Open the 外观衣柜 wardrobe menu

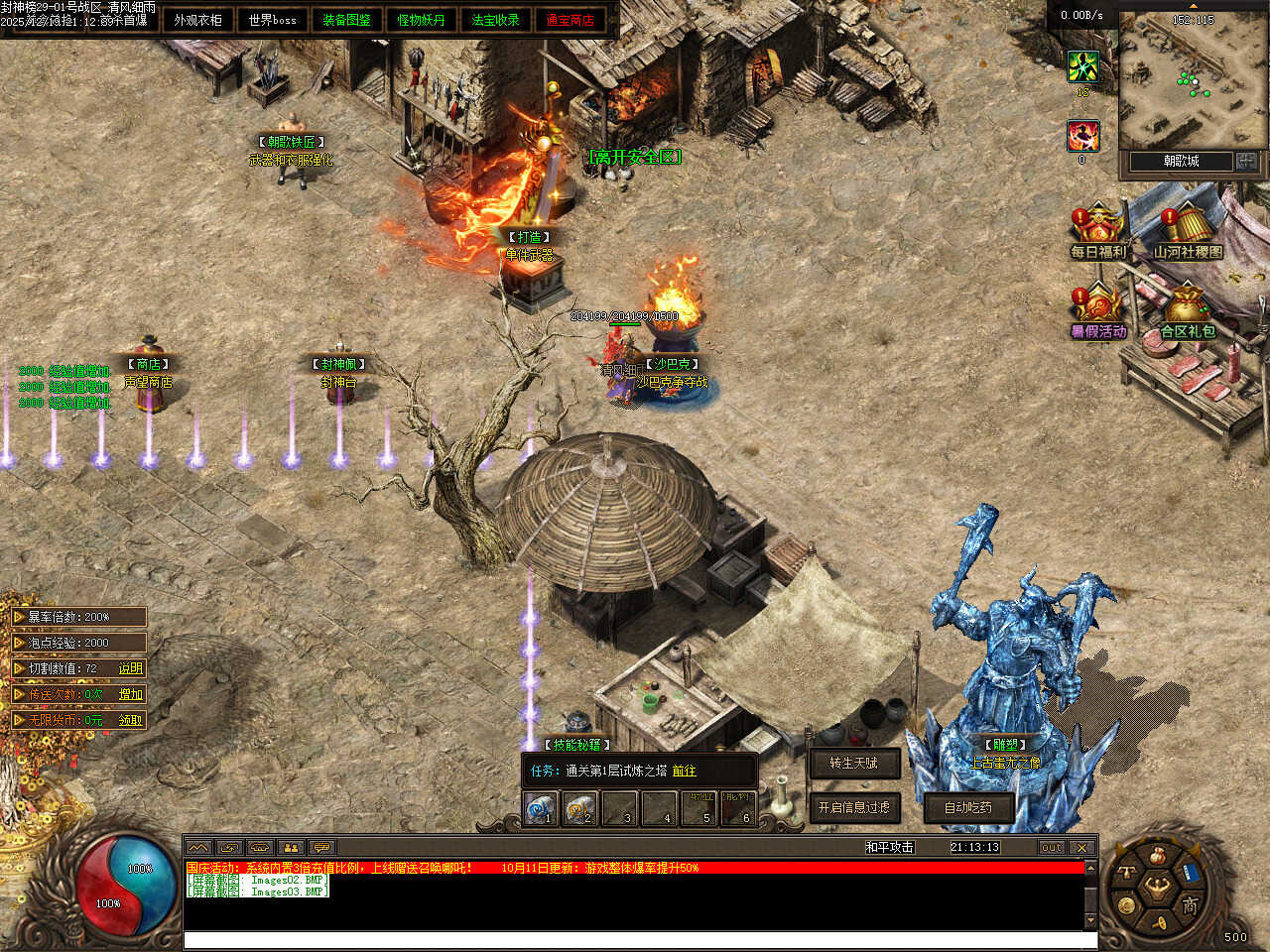coord(197,20)
